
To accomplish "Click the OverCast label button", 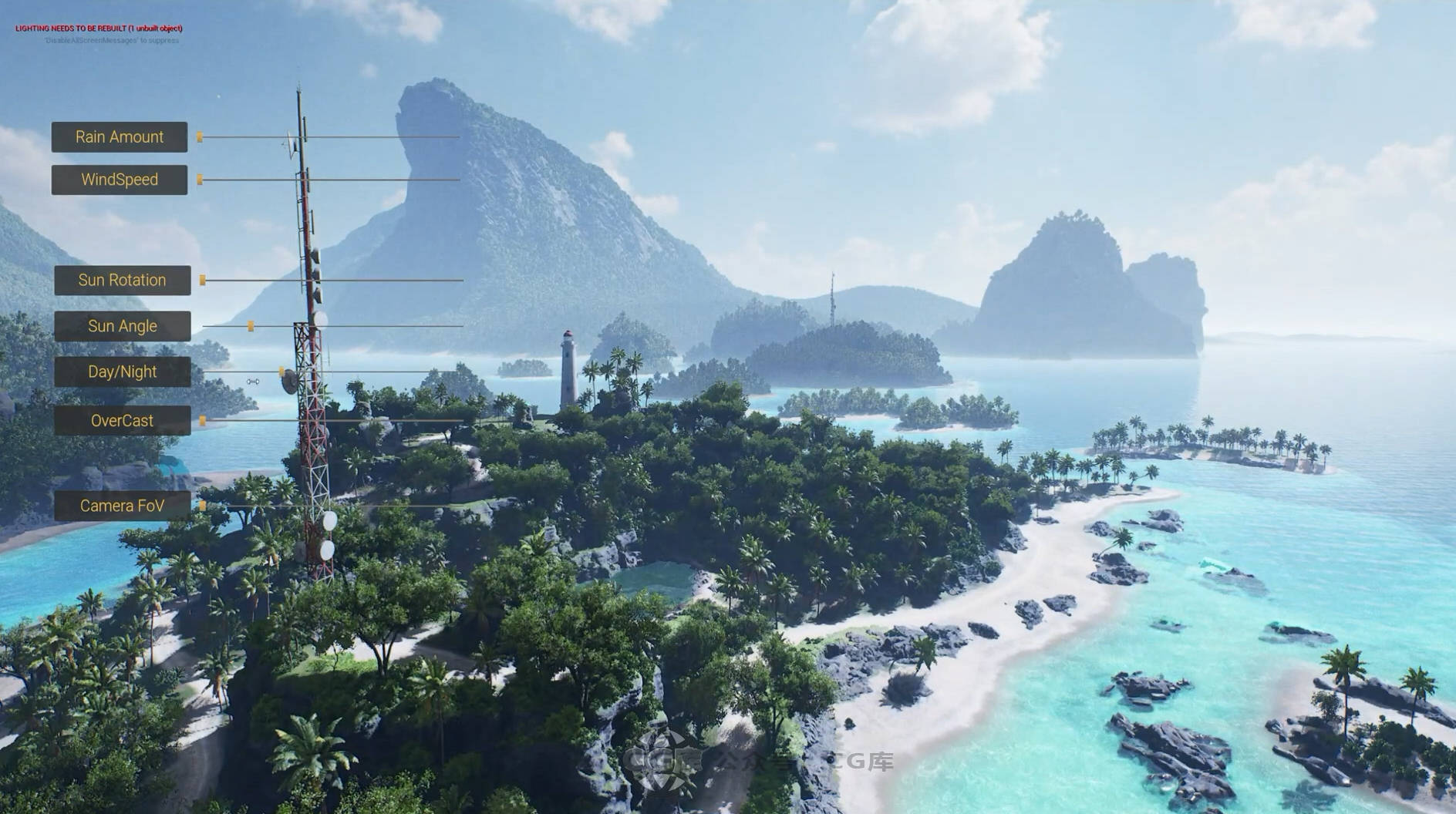I will click(x=122, y=421).
